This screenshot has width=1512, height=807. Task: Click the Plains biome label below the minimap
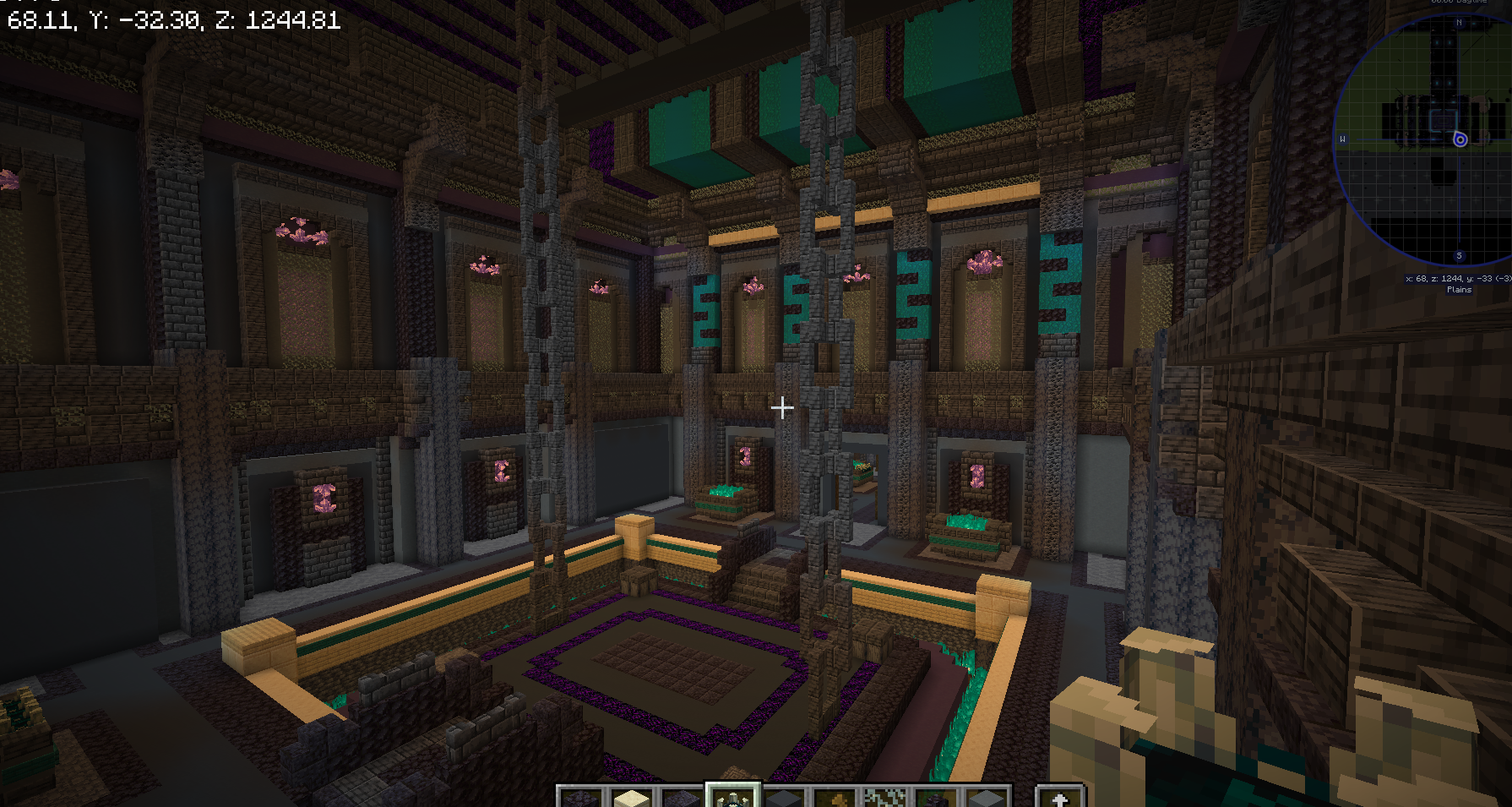1459,290
